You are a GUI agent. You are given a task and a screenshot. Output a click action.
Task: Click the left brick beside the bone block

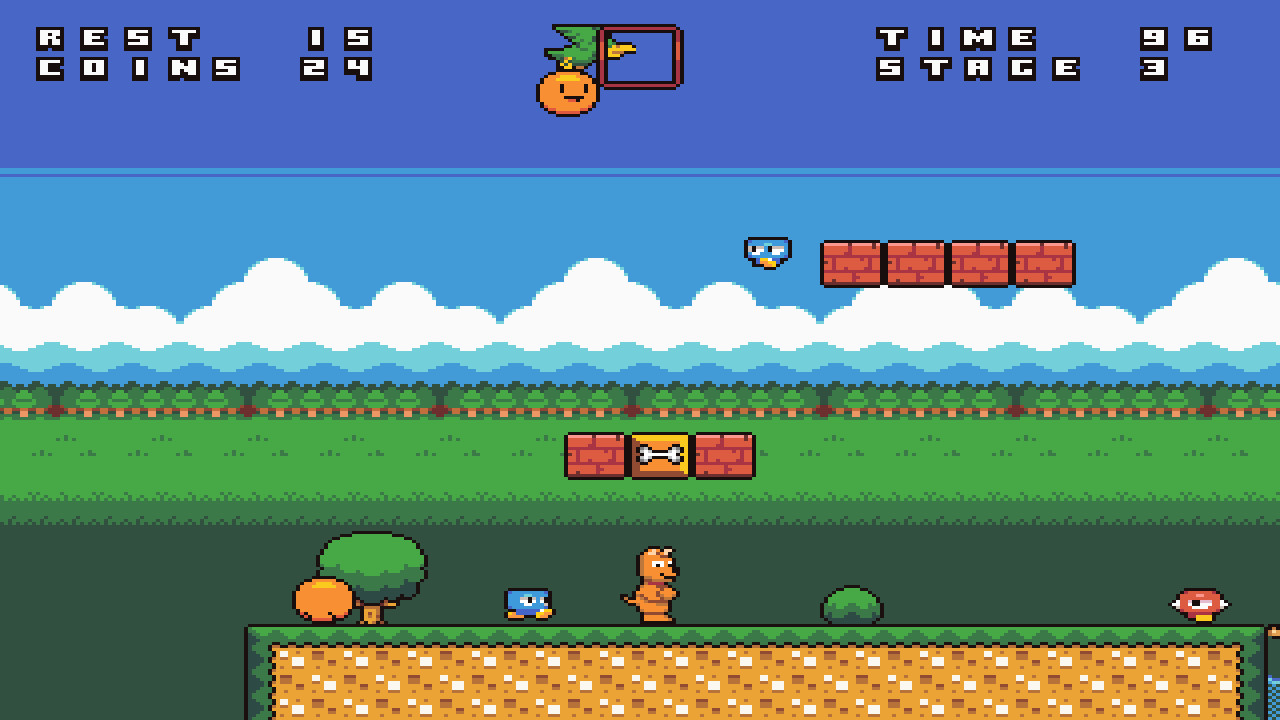596,458
